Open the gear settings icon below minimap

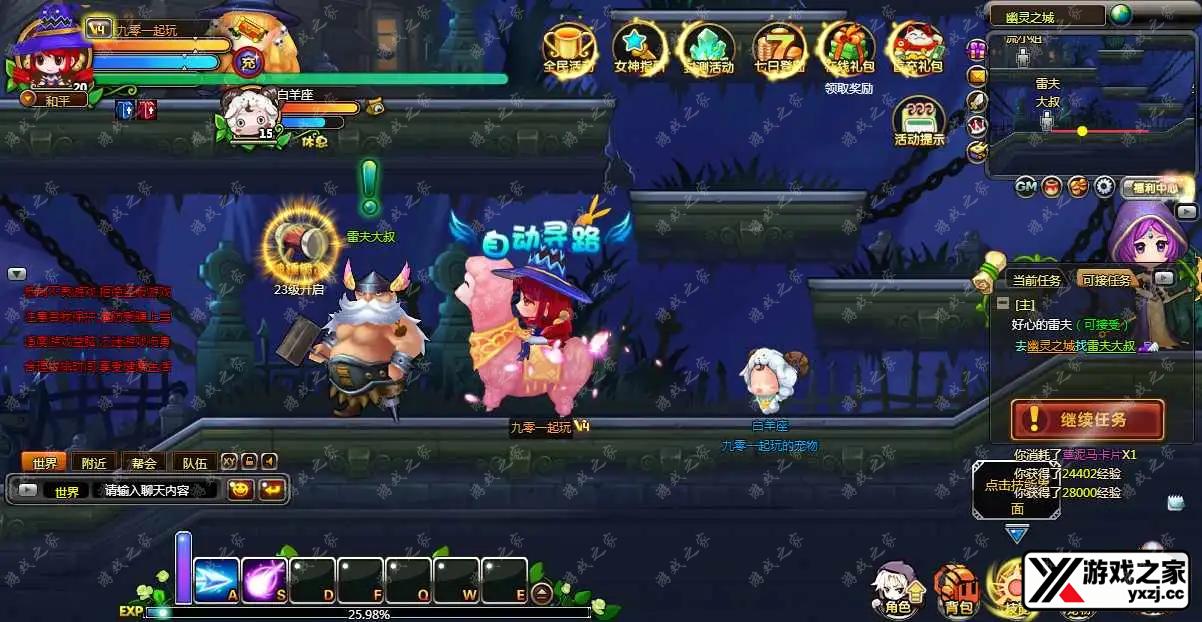1104,186
